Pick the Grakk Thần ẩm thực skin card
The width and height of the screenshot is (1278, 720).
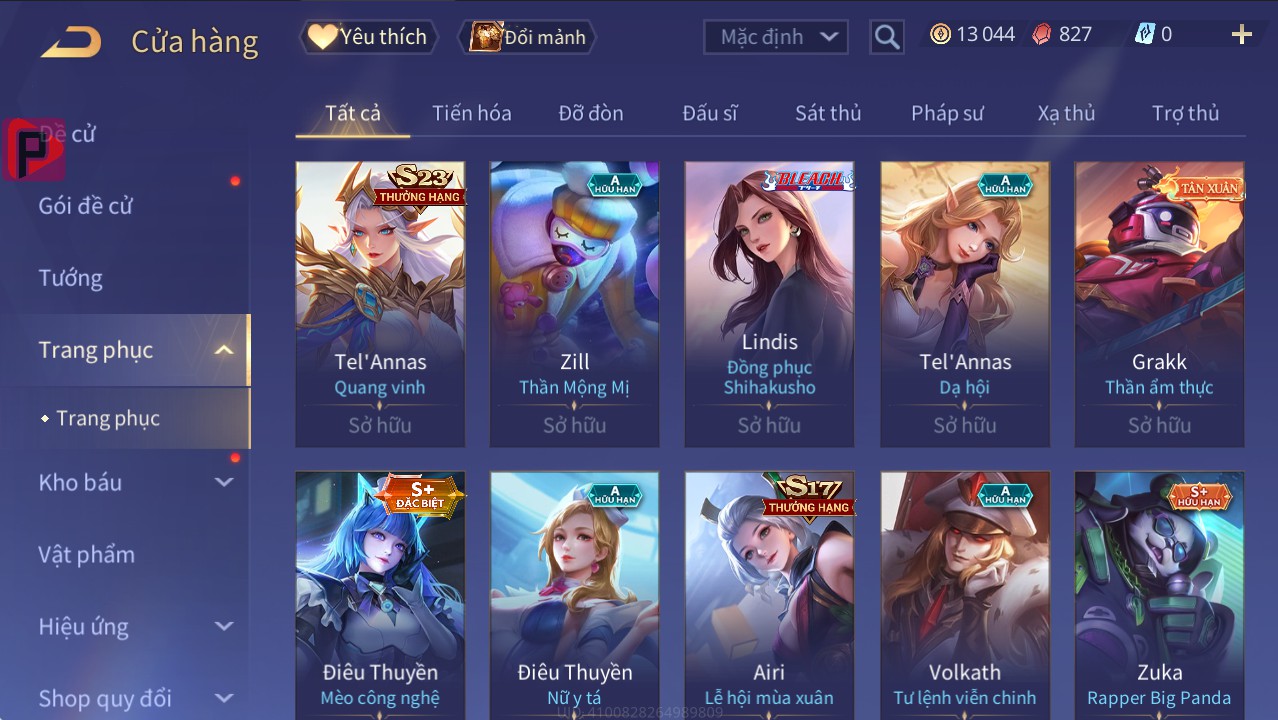[1159, 304]
